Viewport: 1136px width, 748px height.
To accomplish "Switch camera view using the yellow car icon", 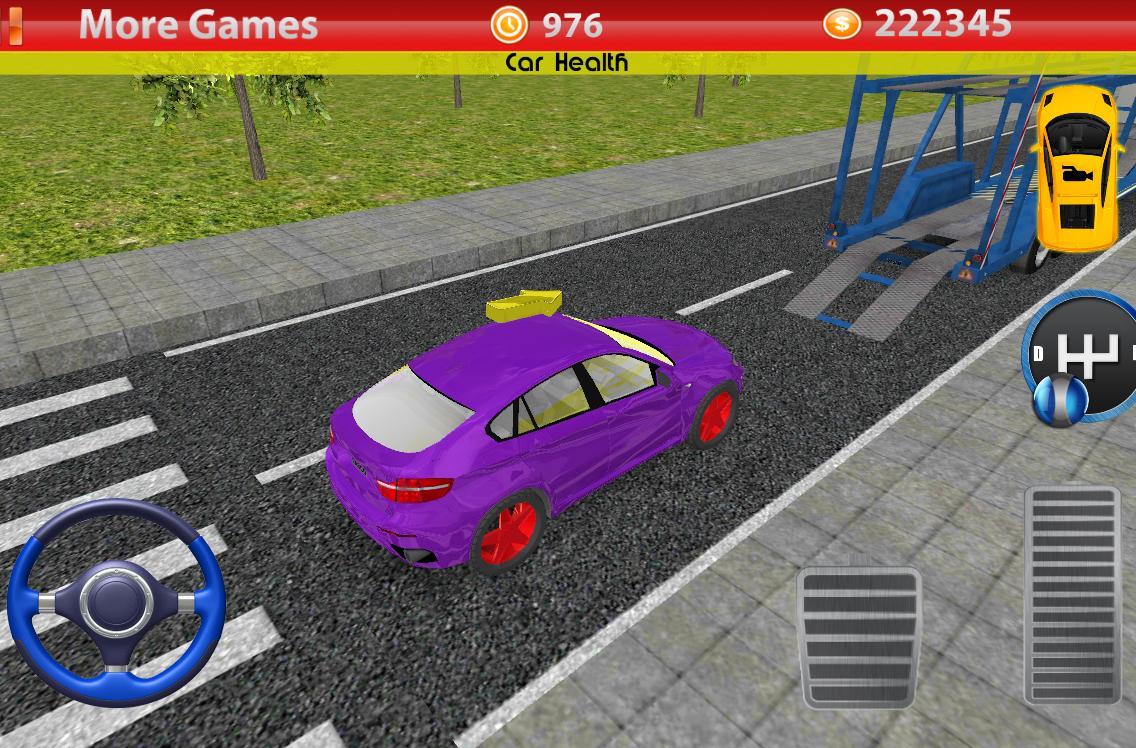I will pyautogui.click(x=1075, y=167).
